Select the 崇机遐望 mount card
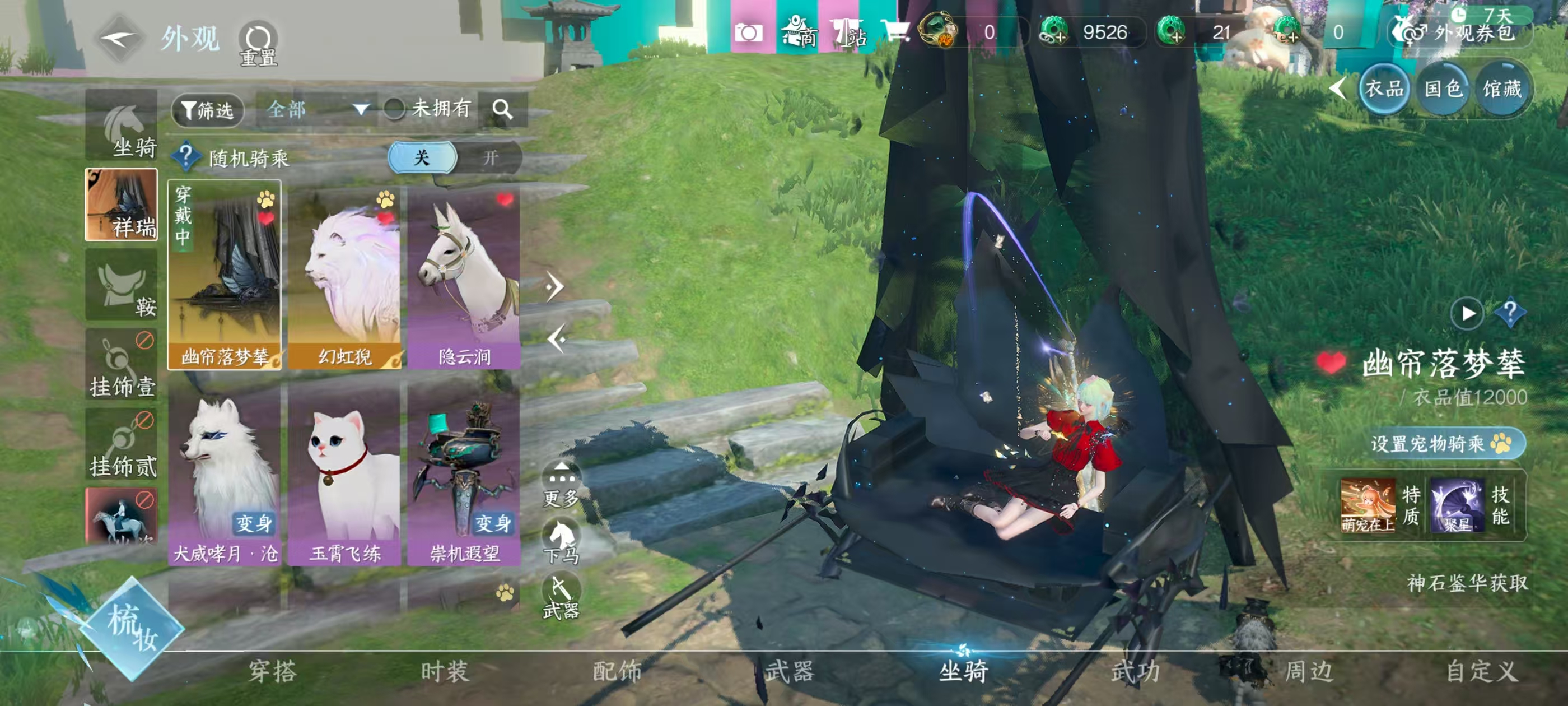The height and width of the screenshot is (706, 1568). (x=464, y=474)
